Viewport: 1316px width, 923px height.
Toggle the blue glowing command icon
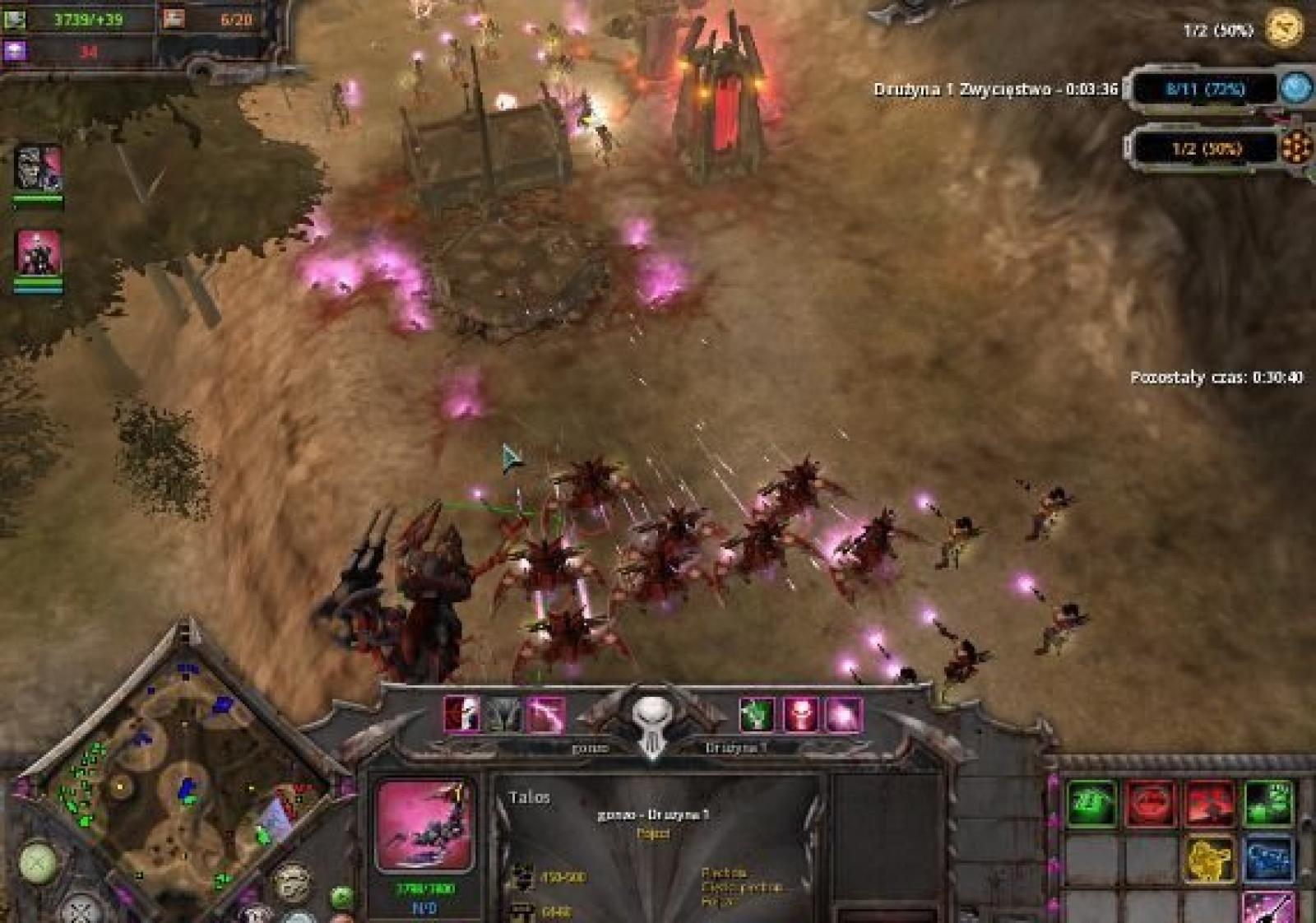point(1267,859)
